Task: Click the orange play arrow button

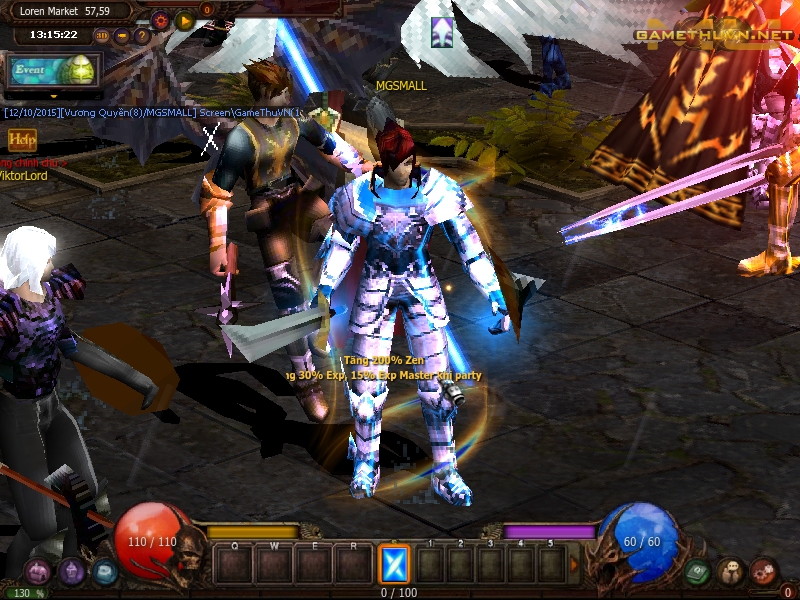Action: [184, 20]
